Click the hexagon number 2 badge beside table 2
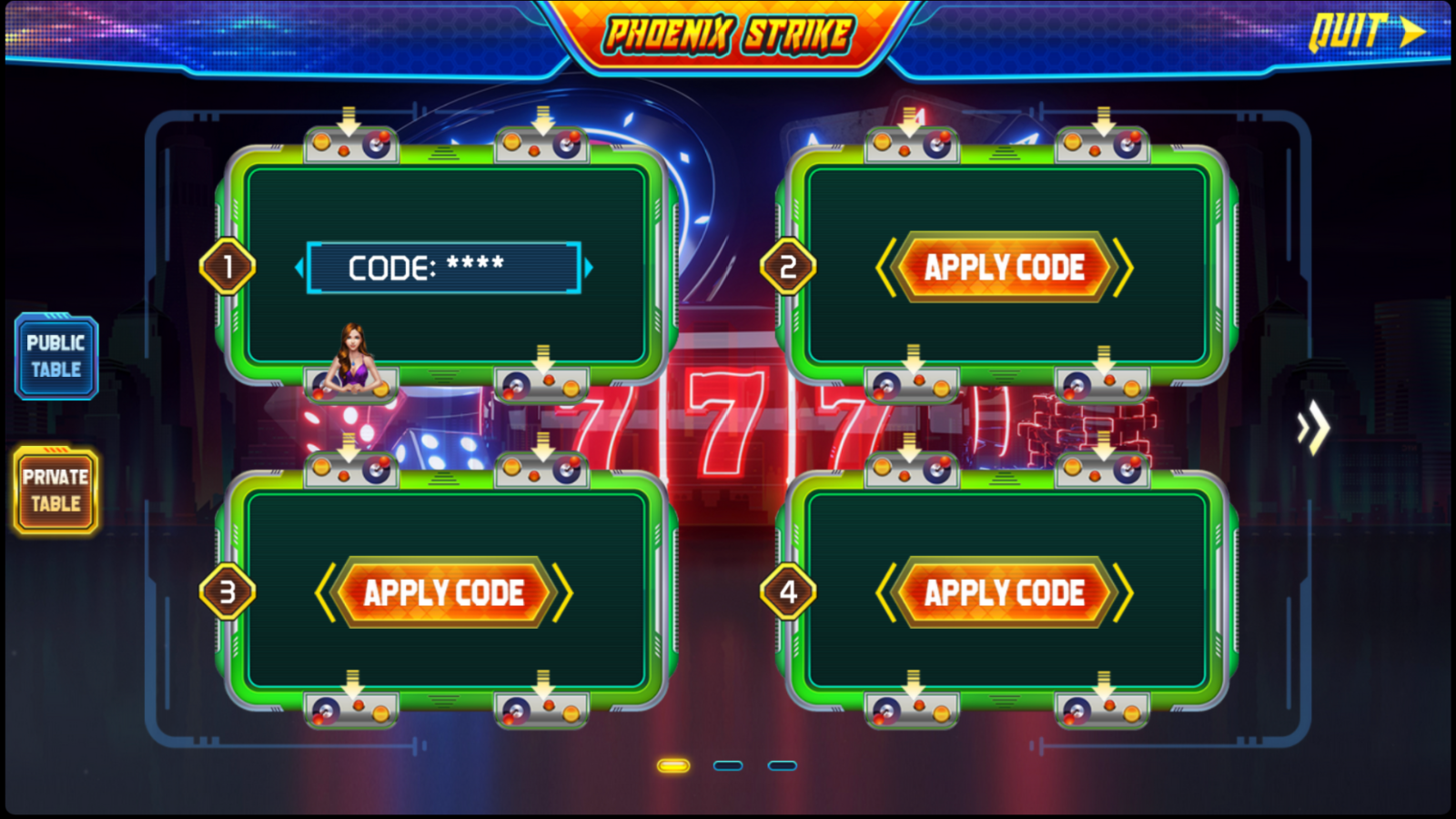This screenshot has height=819, width=1456. tap(787, 267)
